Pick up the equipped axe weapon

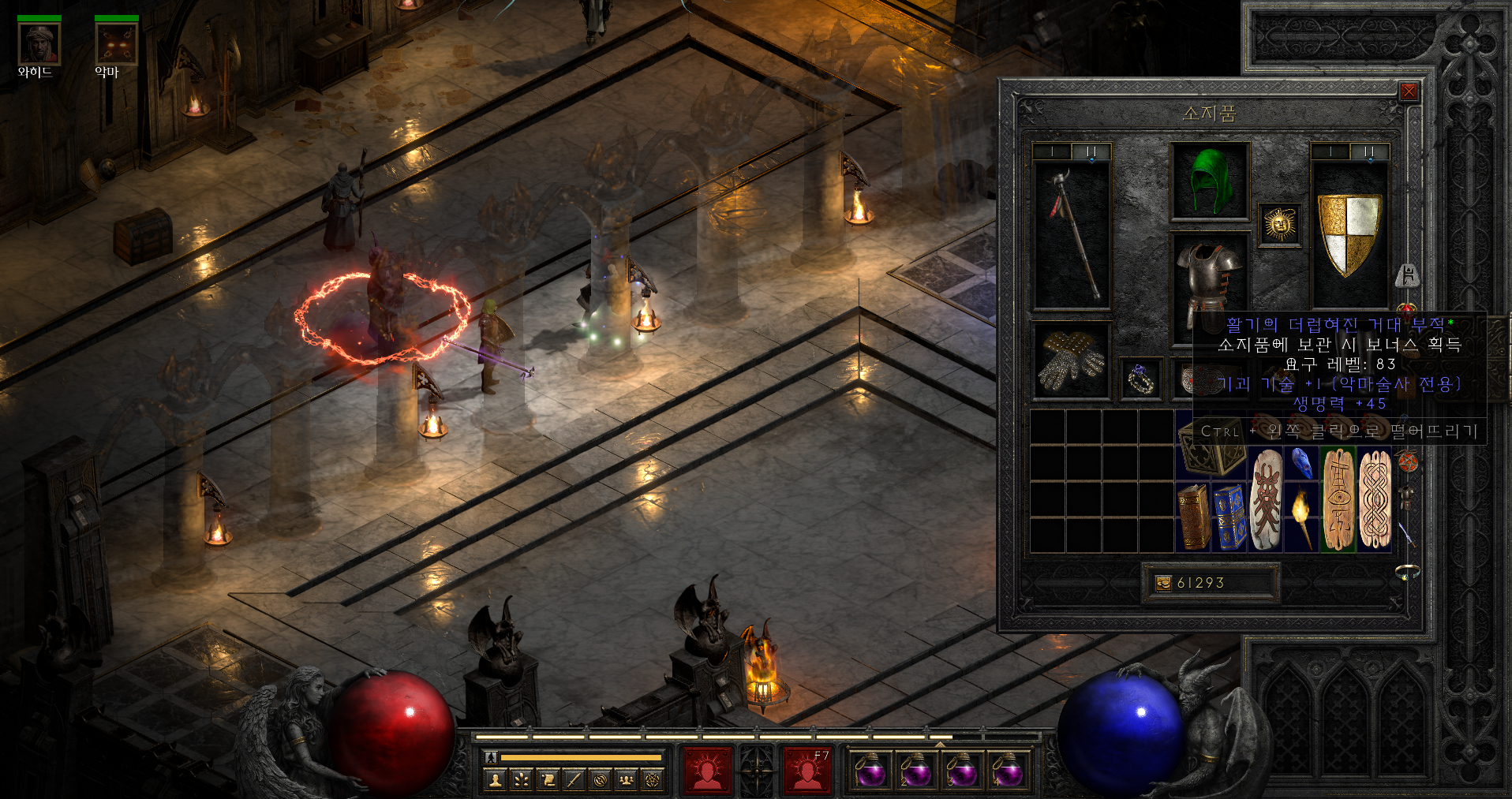point(1072,234)
